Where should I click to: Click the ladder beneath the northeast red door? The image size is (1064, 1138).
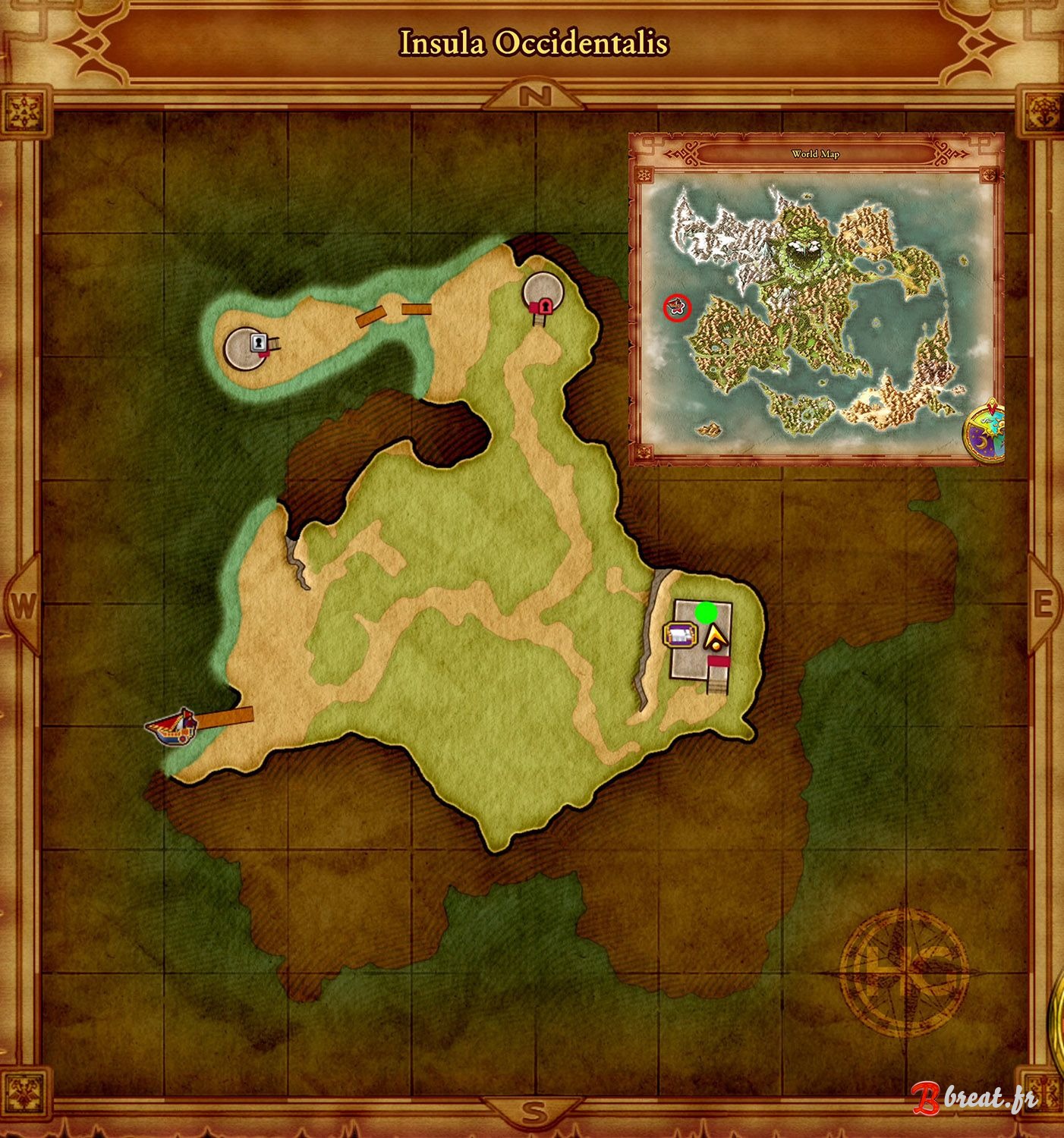(x=540, y=322)
